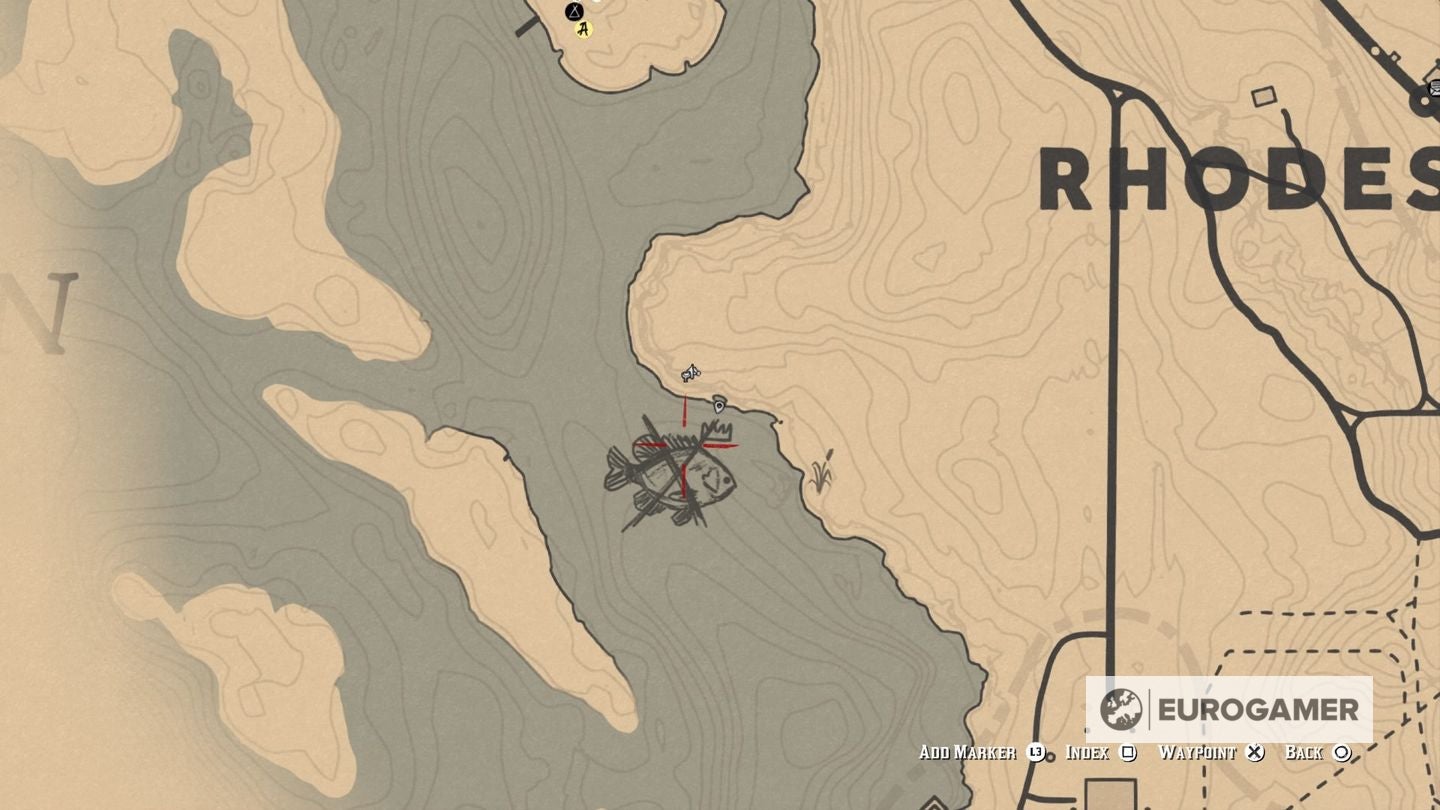
Task: Click the X button icon beside Waypoint
Action: click(x=1256, y=752)
